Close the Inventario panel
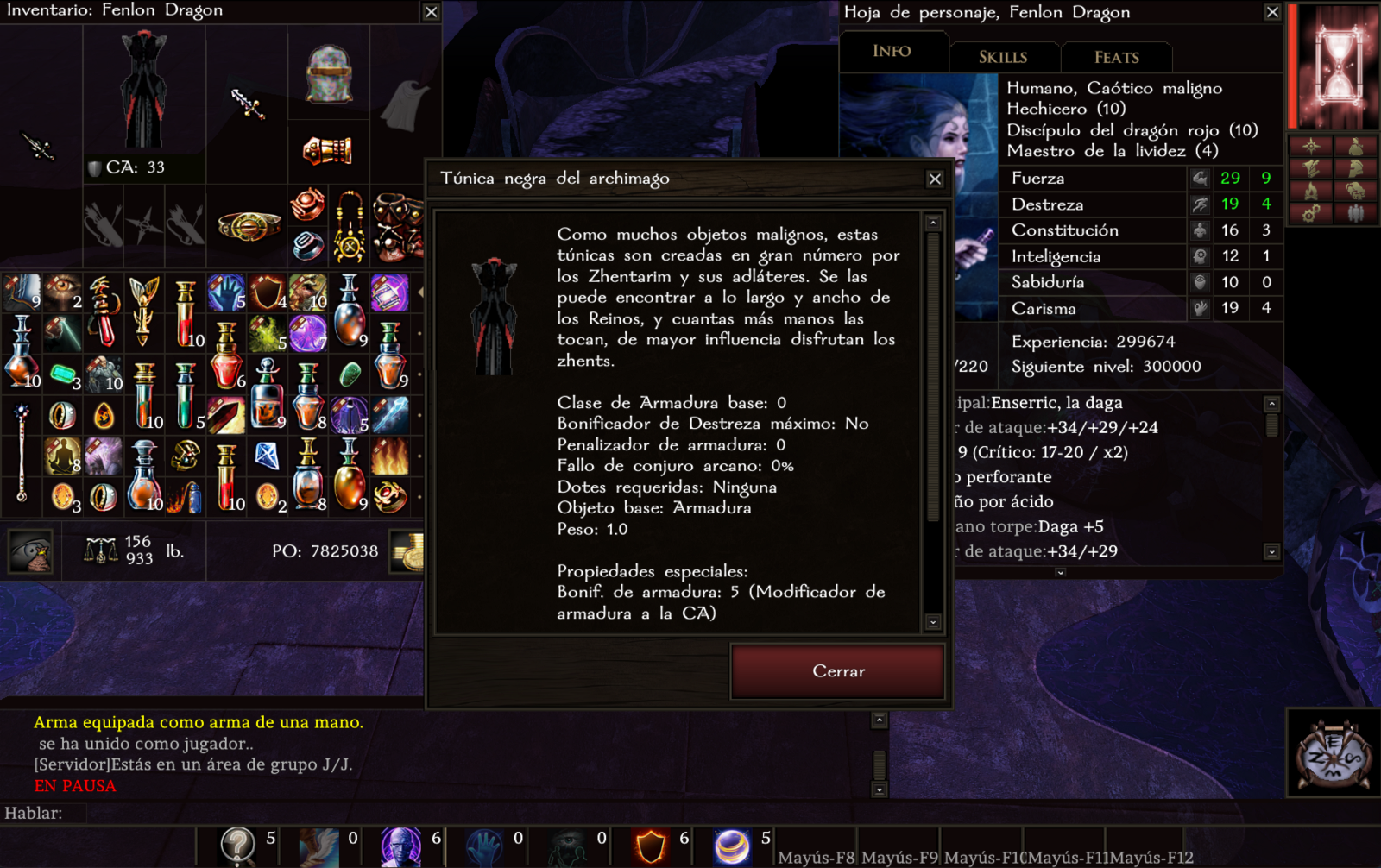The image size is (1381, 868). click(432, 12)
